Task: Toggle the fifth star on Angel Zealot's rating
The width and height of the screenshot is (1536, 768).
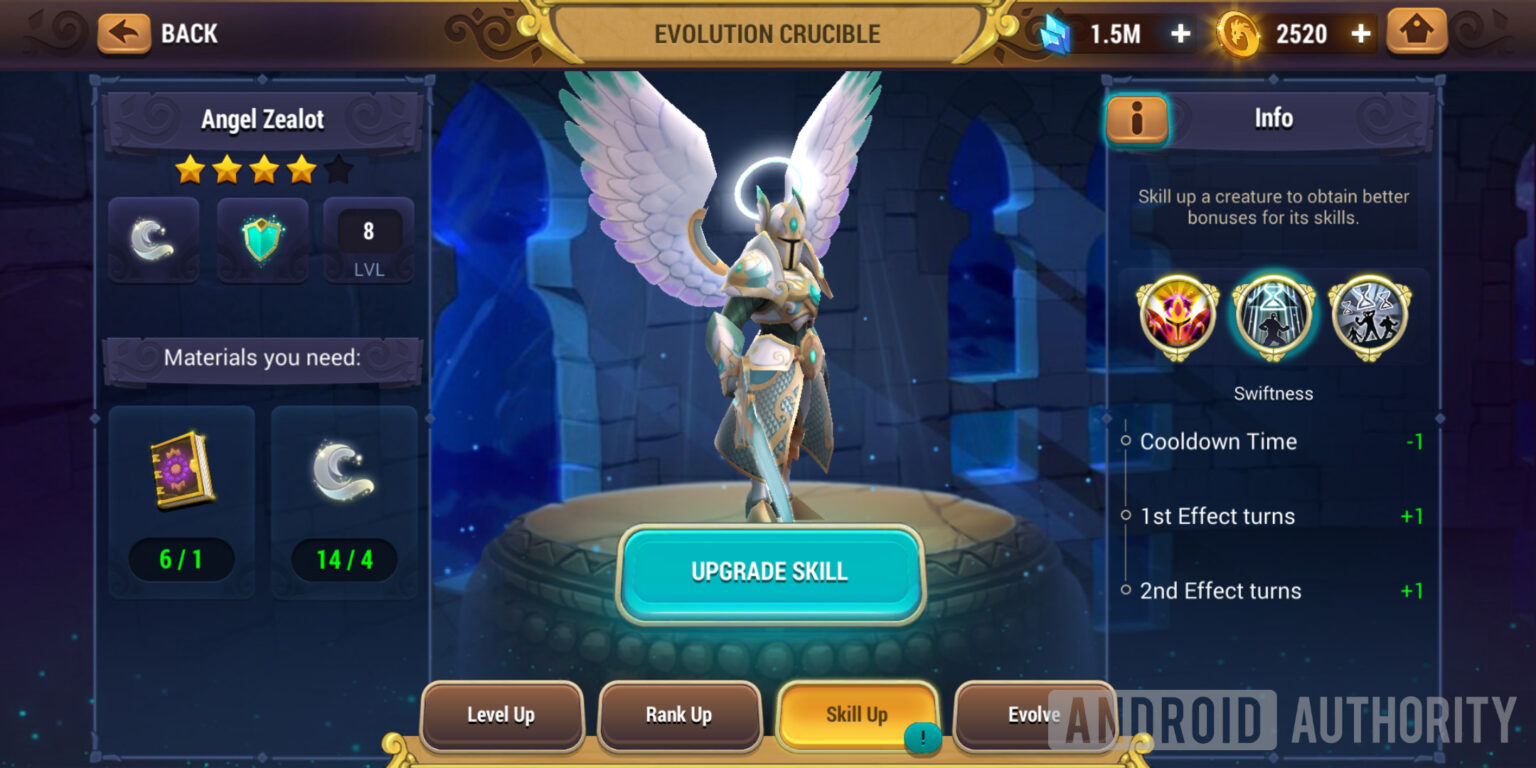Action: pos(339,169)
